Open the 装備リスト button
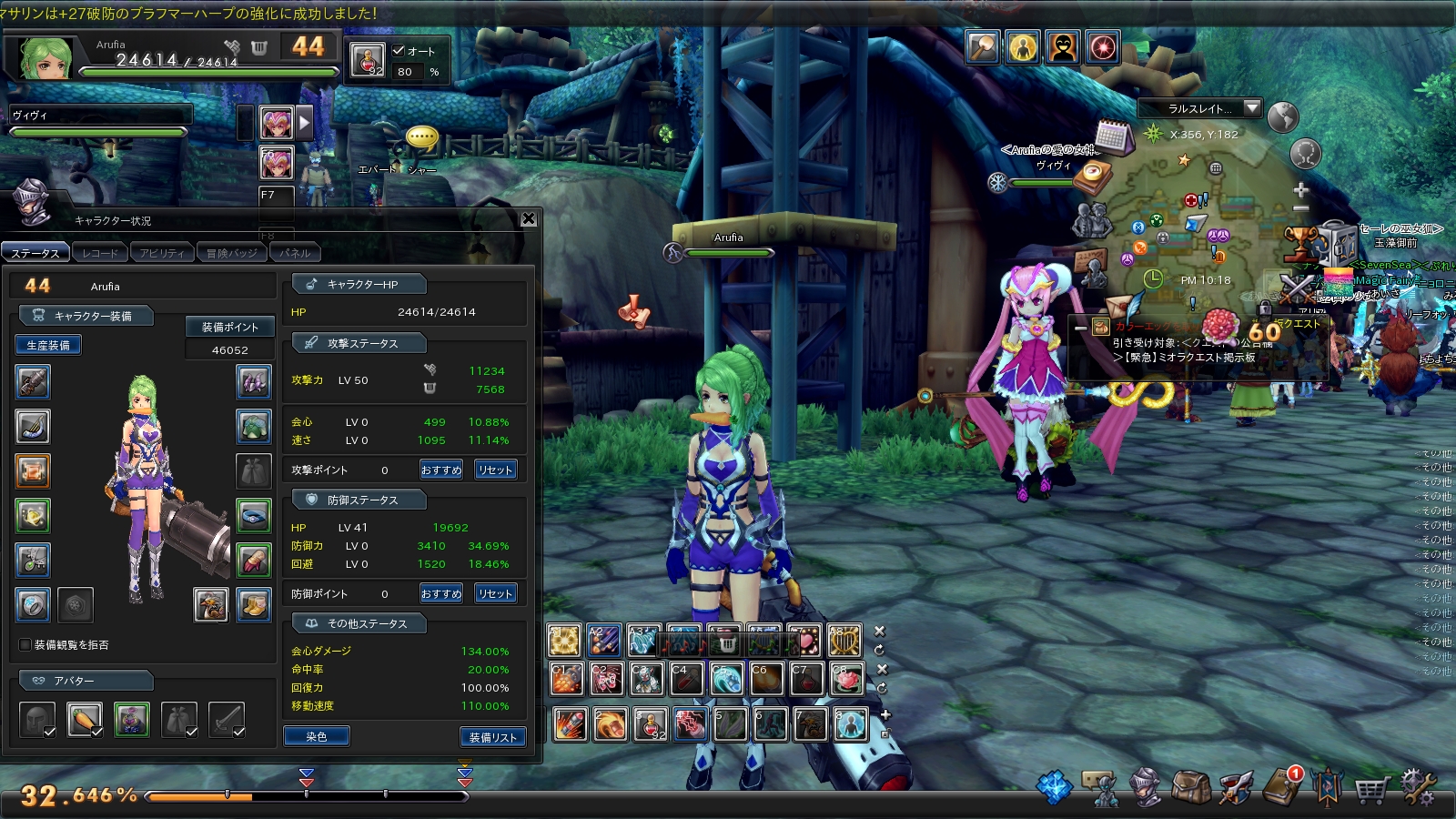This screenshot has height=819, width=1456. tap(492, 737)
